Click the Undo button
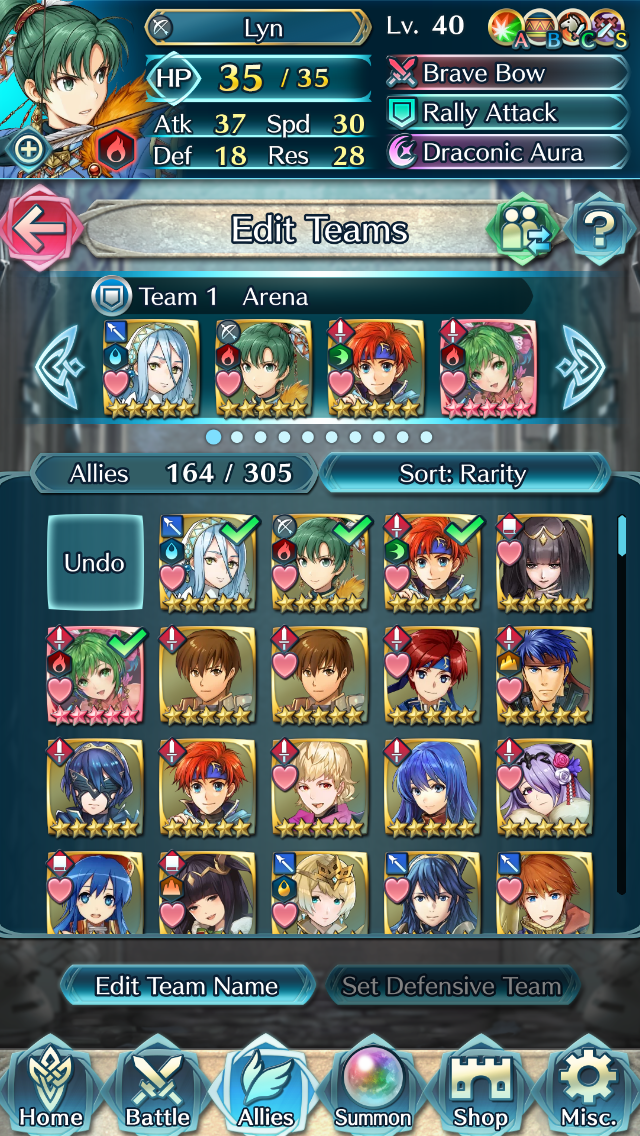640x1136 pixels. pos(95,562)
